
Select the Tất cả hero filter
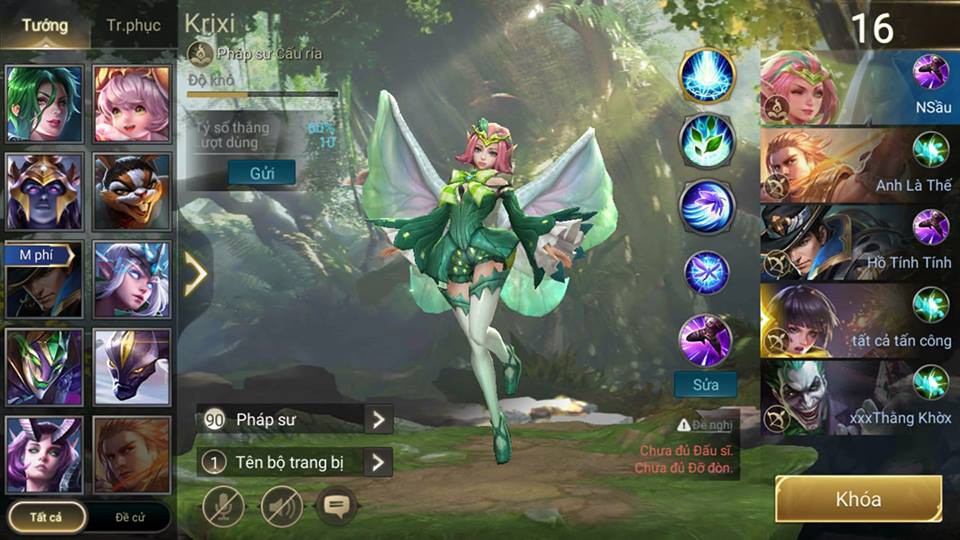tap(45, 516)
